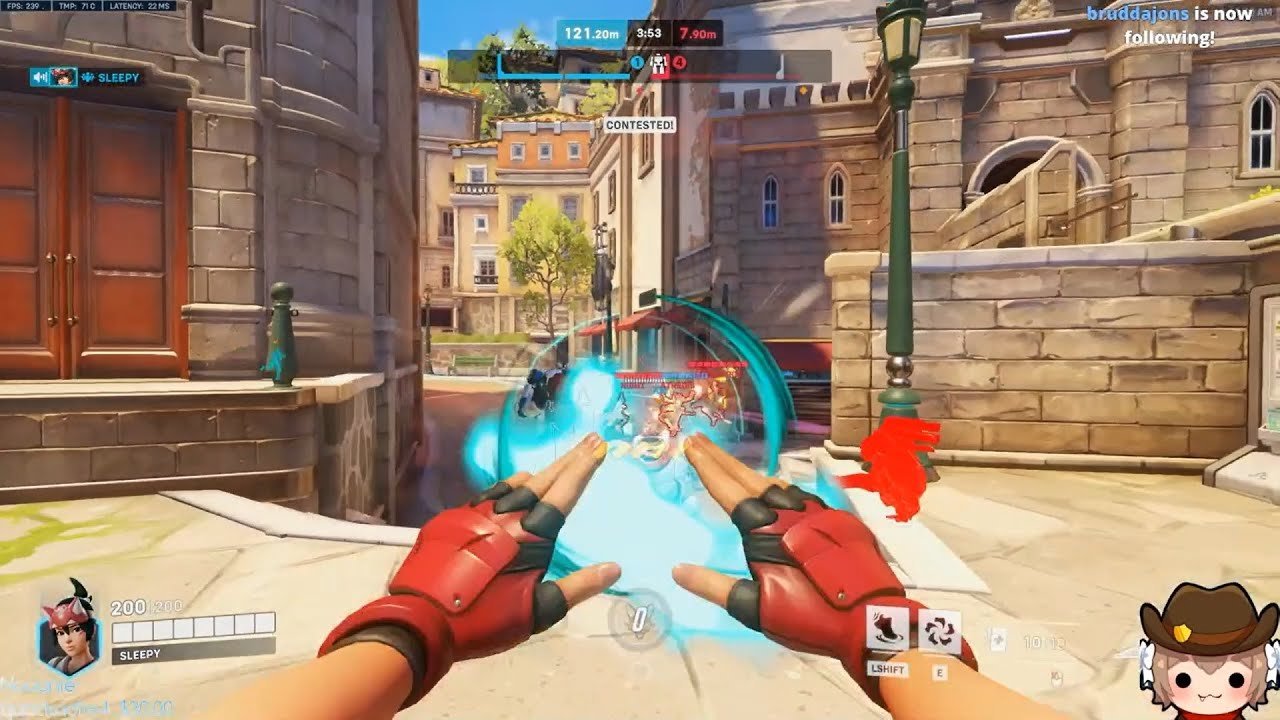Image resolution: width=1280 pixels, height=720 pixels.
Task: Click the cowboy-hat streamer avatar overlay
Action: [1208, 652]
